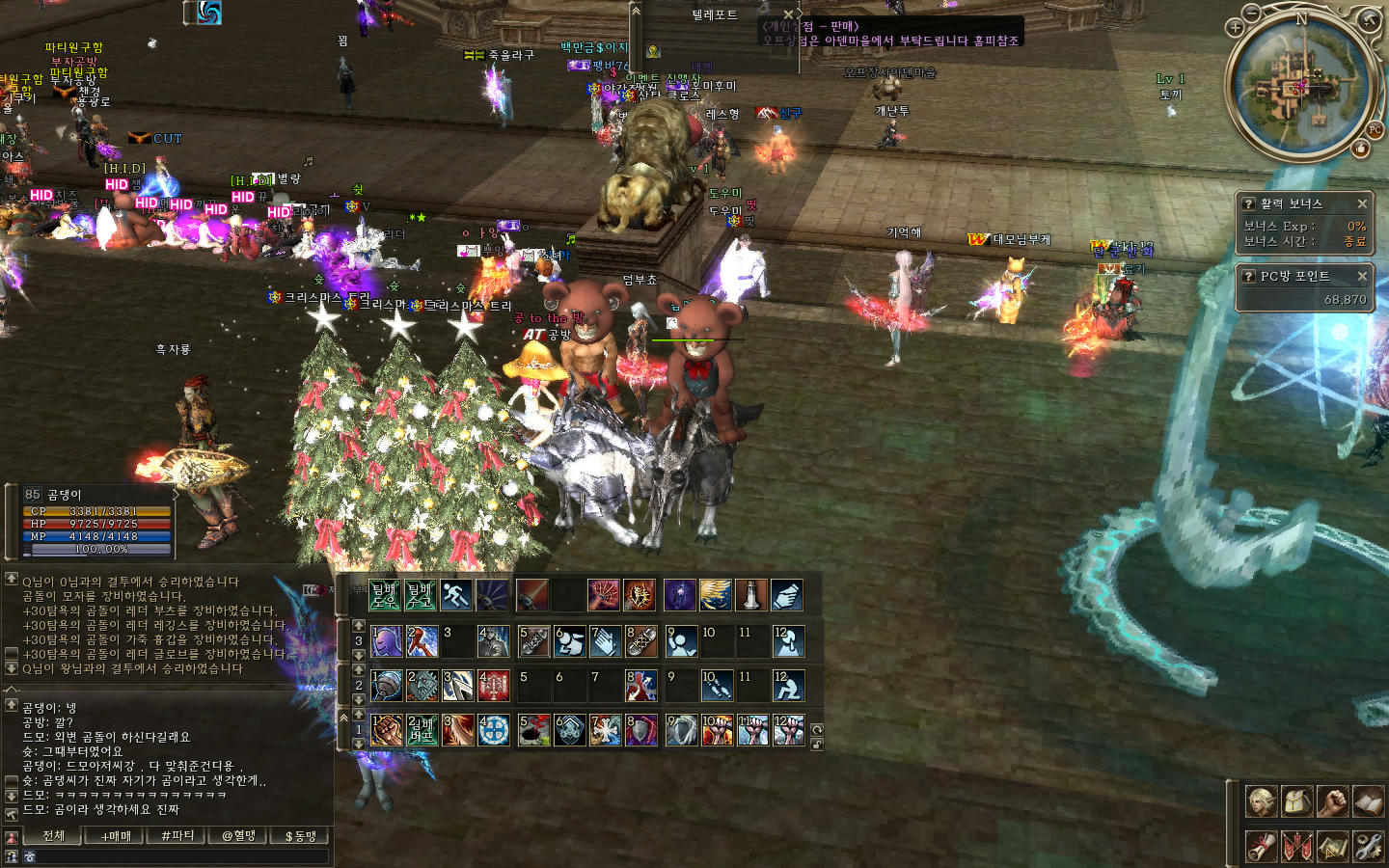Close the 활력 보너스 panel
This screenshot has height=868, width=1389.
pos(1362,203)
